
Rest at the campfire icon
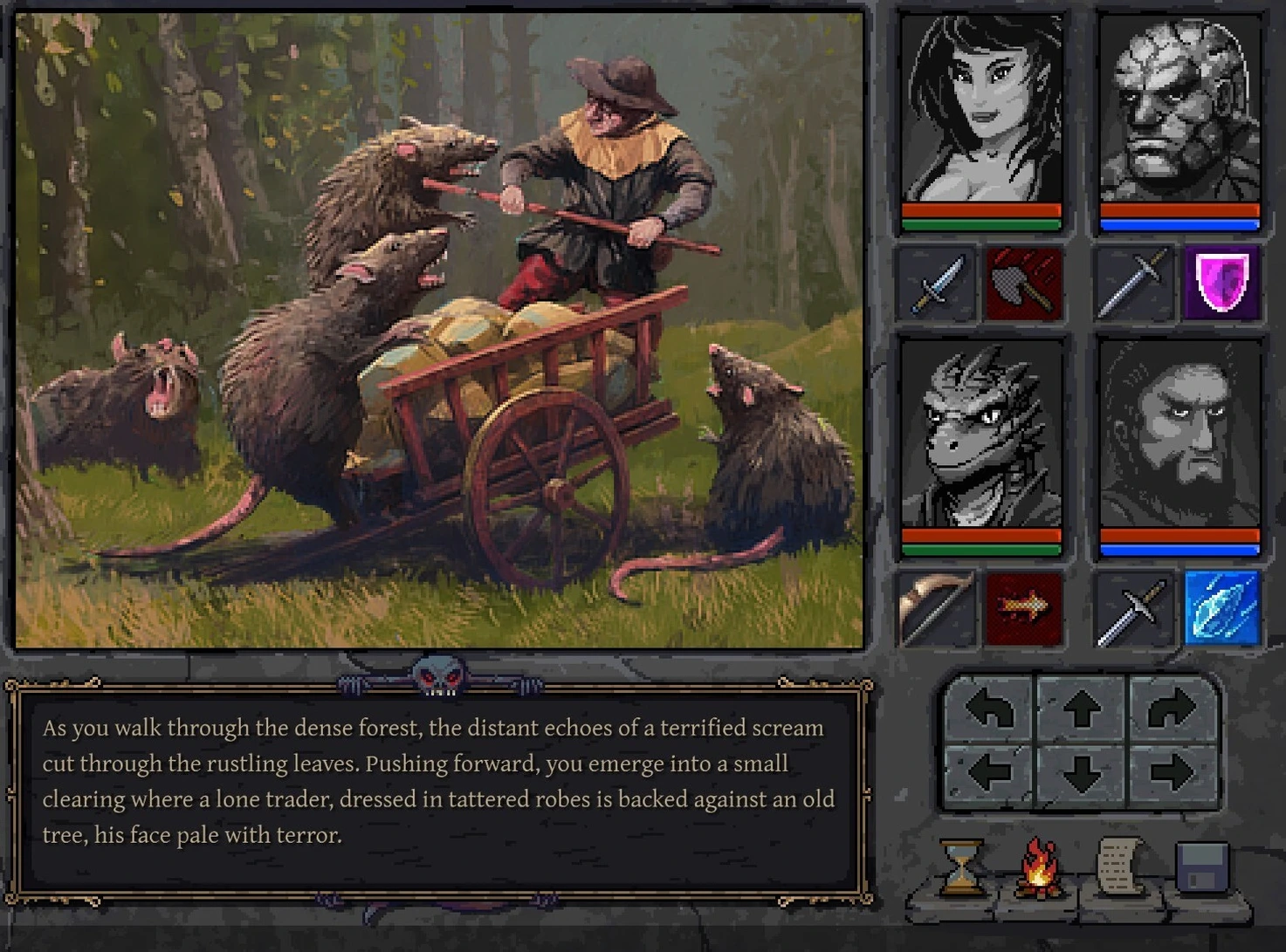click(1039, 867)
